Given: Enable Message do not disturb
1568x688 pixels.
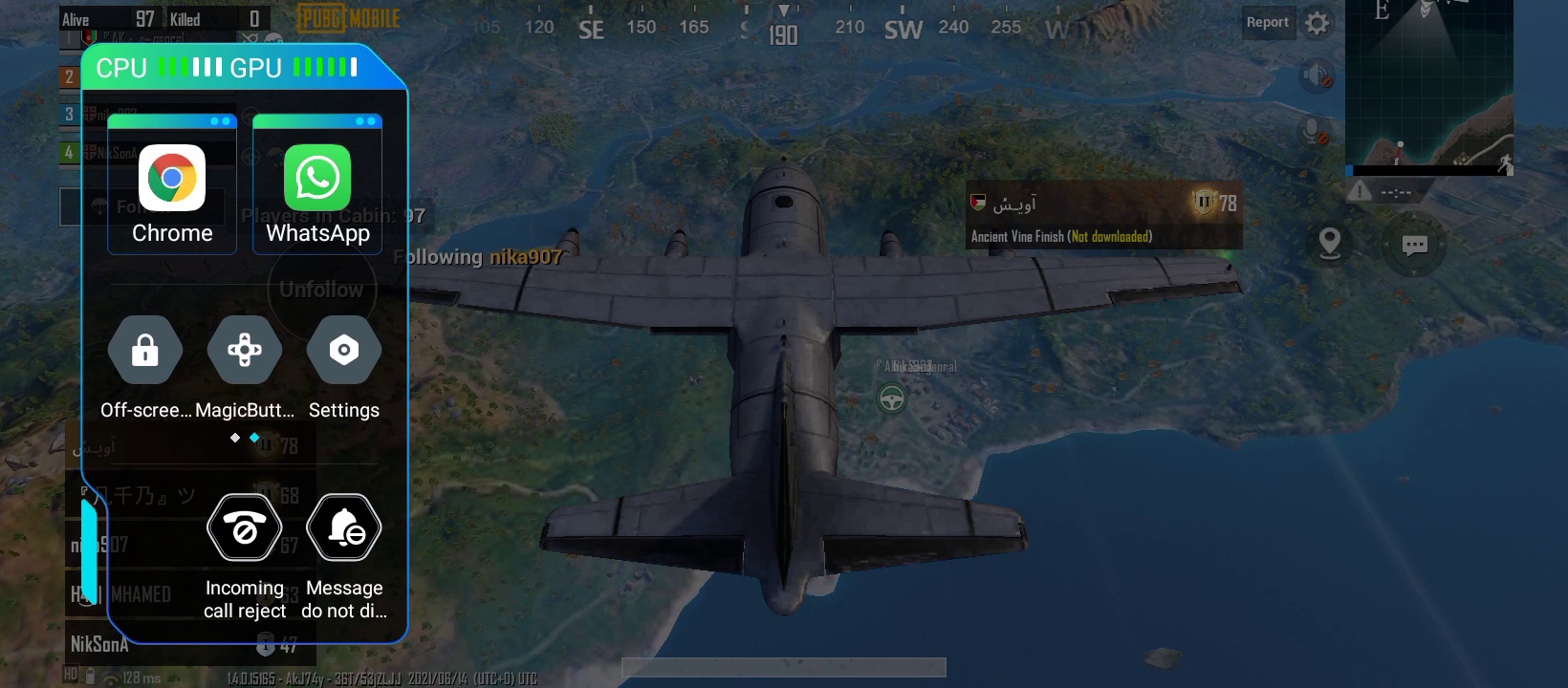Looking at the screenshot, I should (x=344, y=527).
